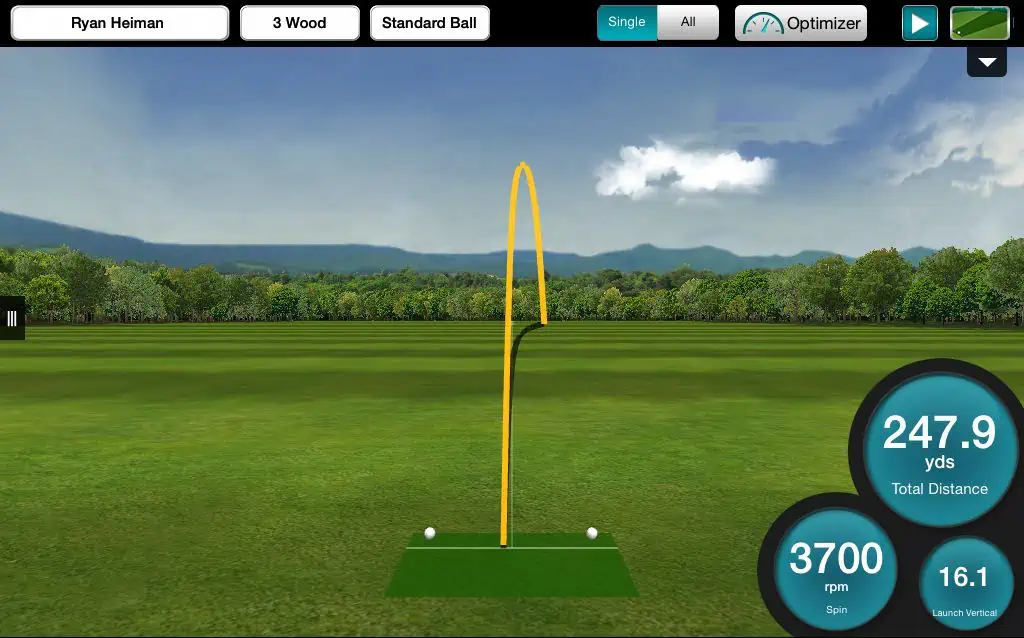Switch to Single shot view
Image resolution: width=1024 pixels, height=638 pixels.
coord(627,22)
